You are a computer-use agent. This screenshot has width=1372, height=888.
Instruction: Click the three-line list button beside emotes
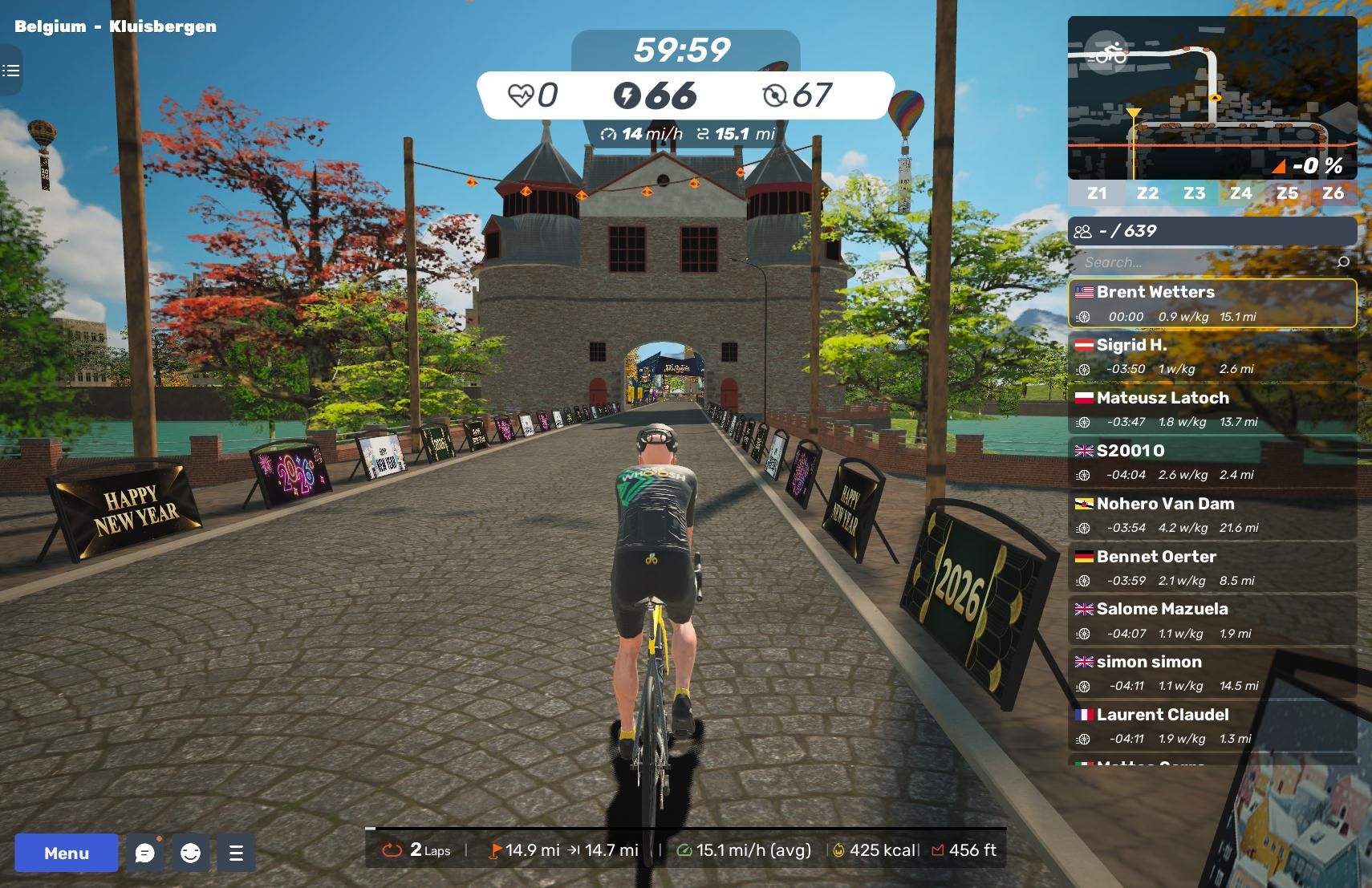point(236,853)
